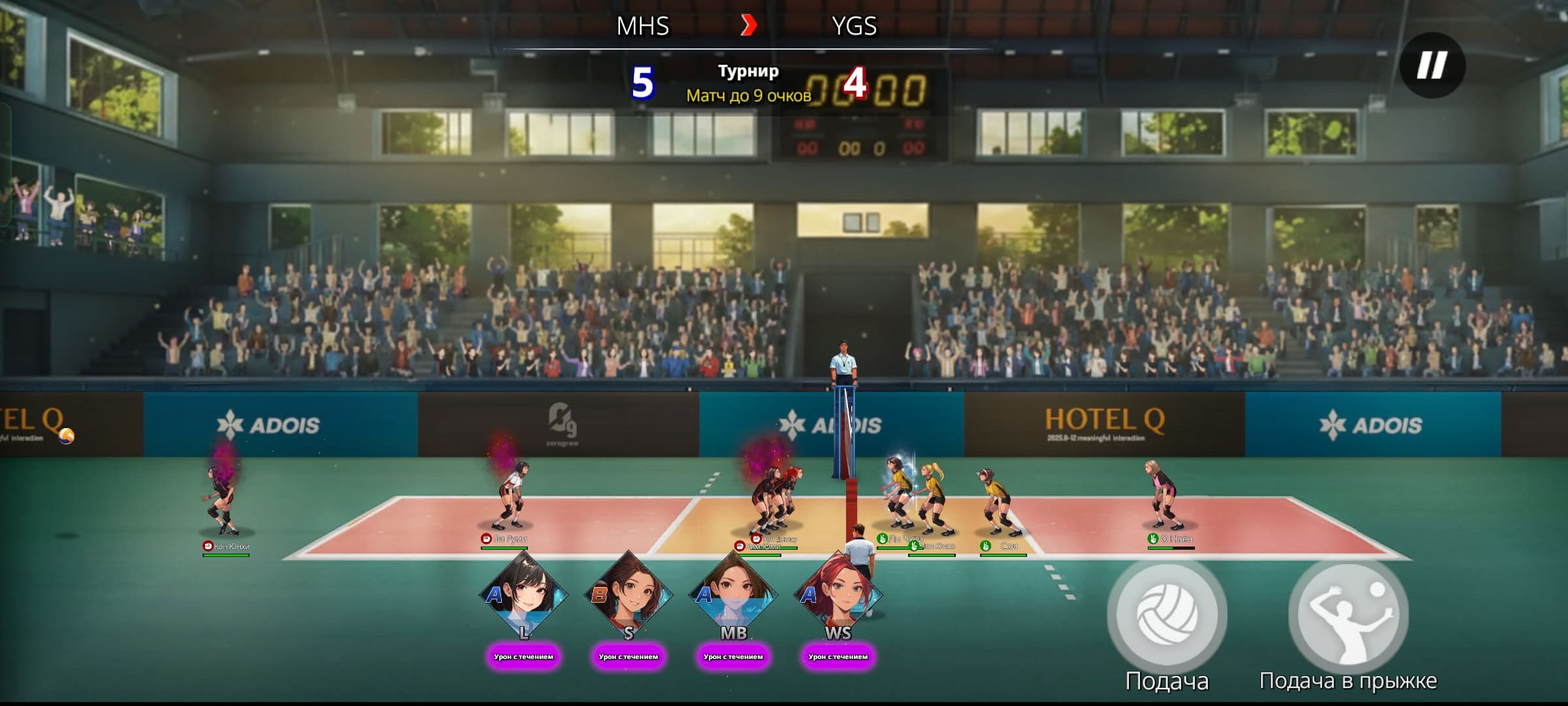Choose the Подача в прыжке jump serve

pos(1348,615)
